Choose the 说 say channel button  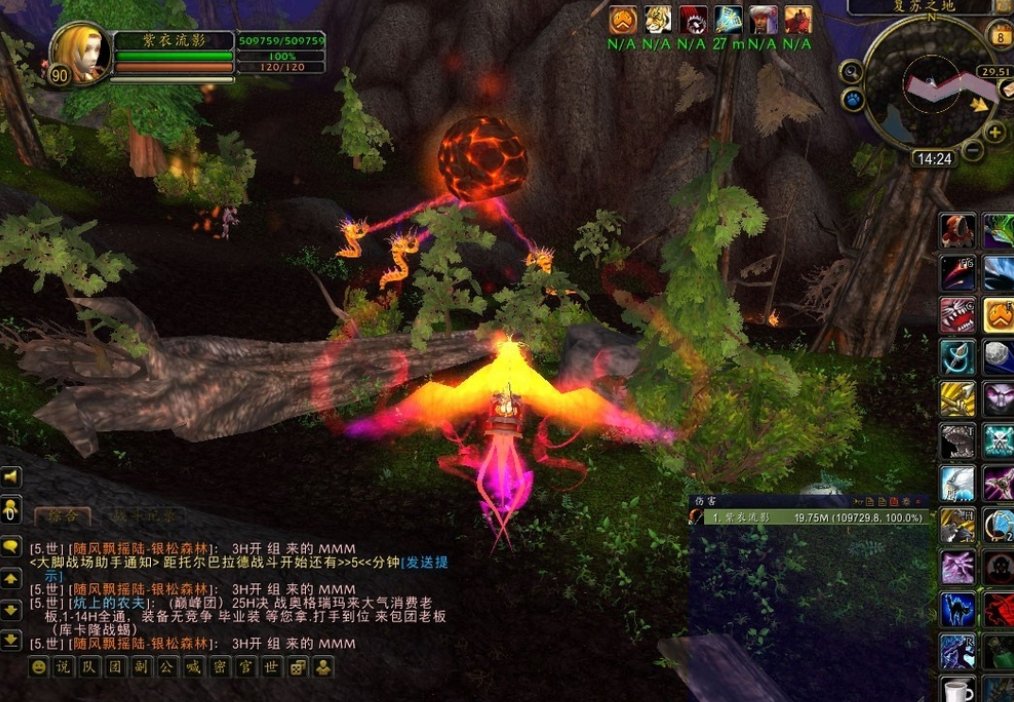64,667
